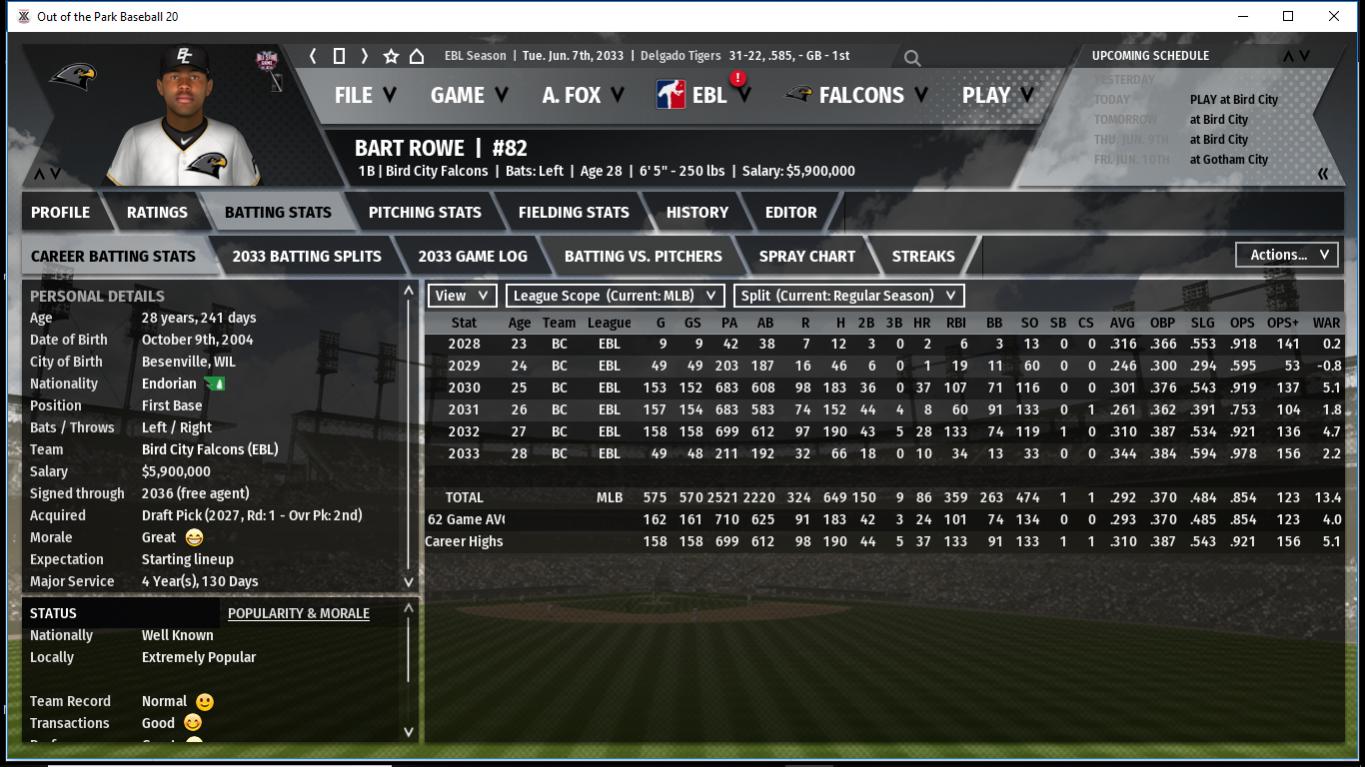This screenshot has height=767, width=1365.
Task: Switch to the RATINGS tab
Action: point(157,212)
